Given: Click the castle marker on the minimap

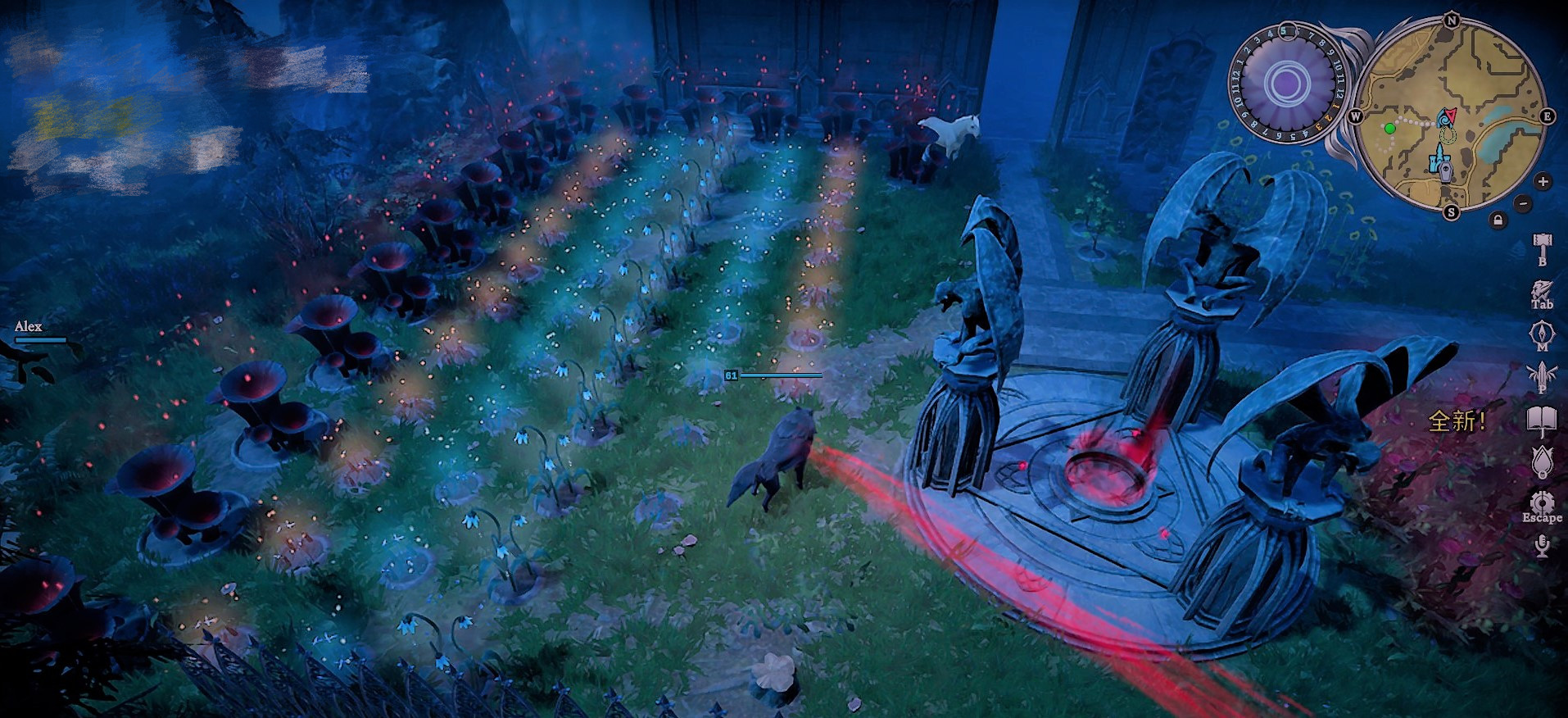Looking at the screenshot, I should point(1437,157).
